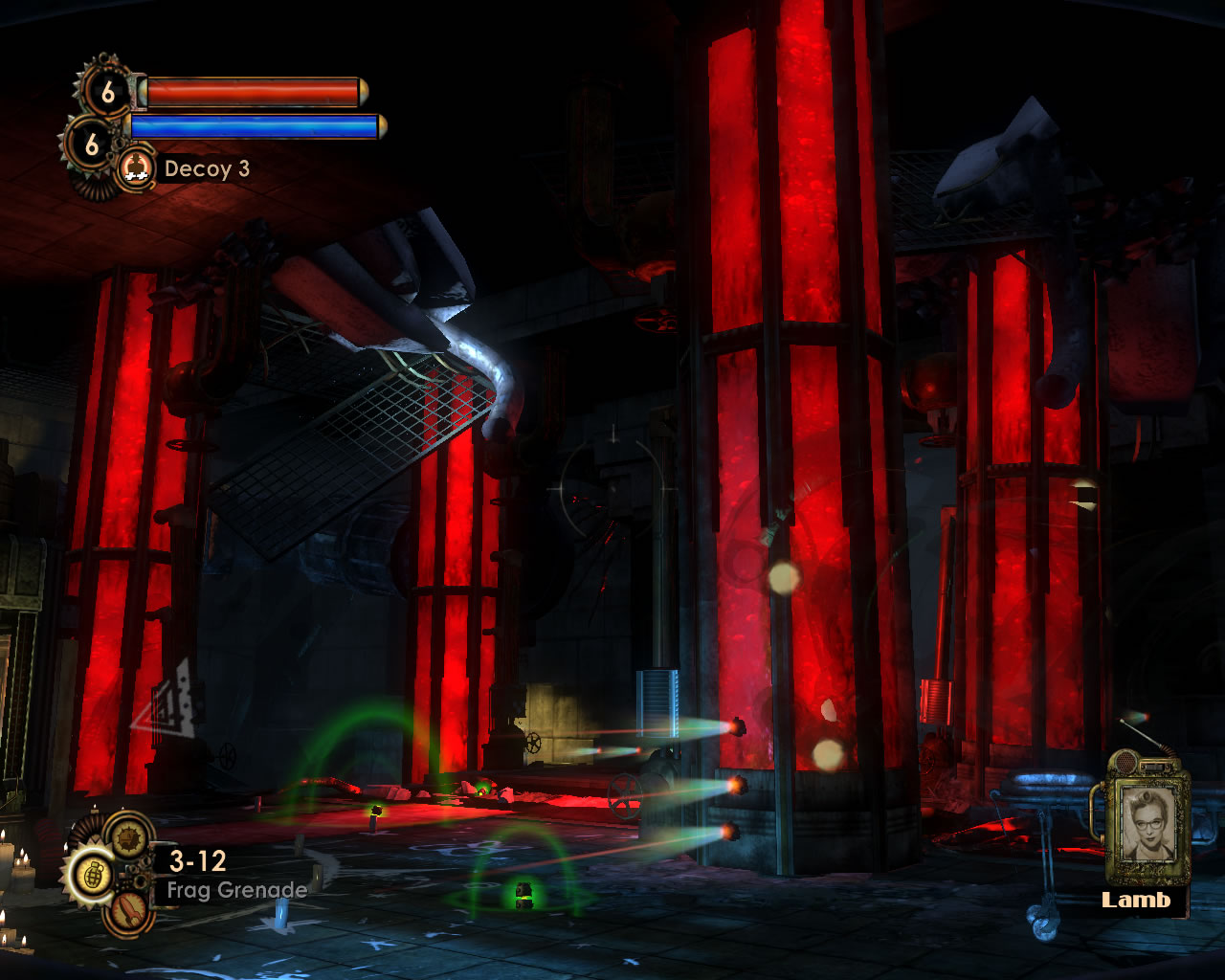Switch to the proximity mine ammo icon
The height and width of the screenshot is (980, 1225).
coord(128,837)
